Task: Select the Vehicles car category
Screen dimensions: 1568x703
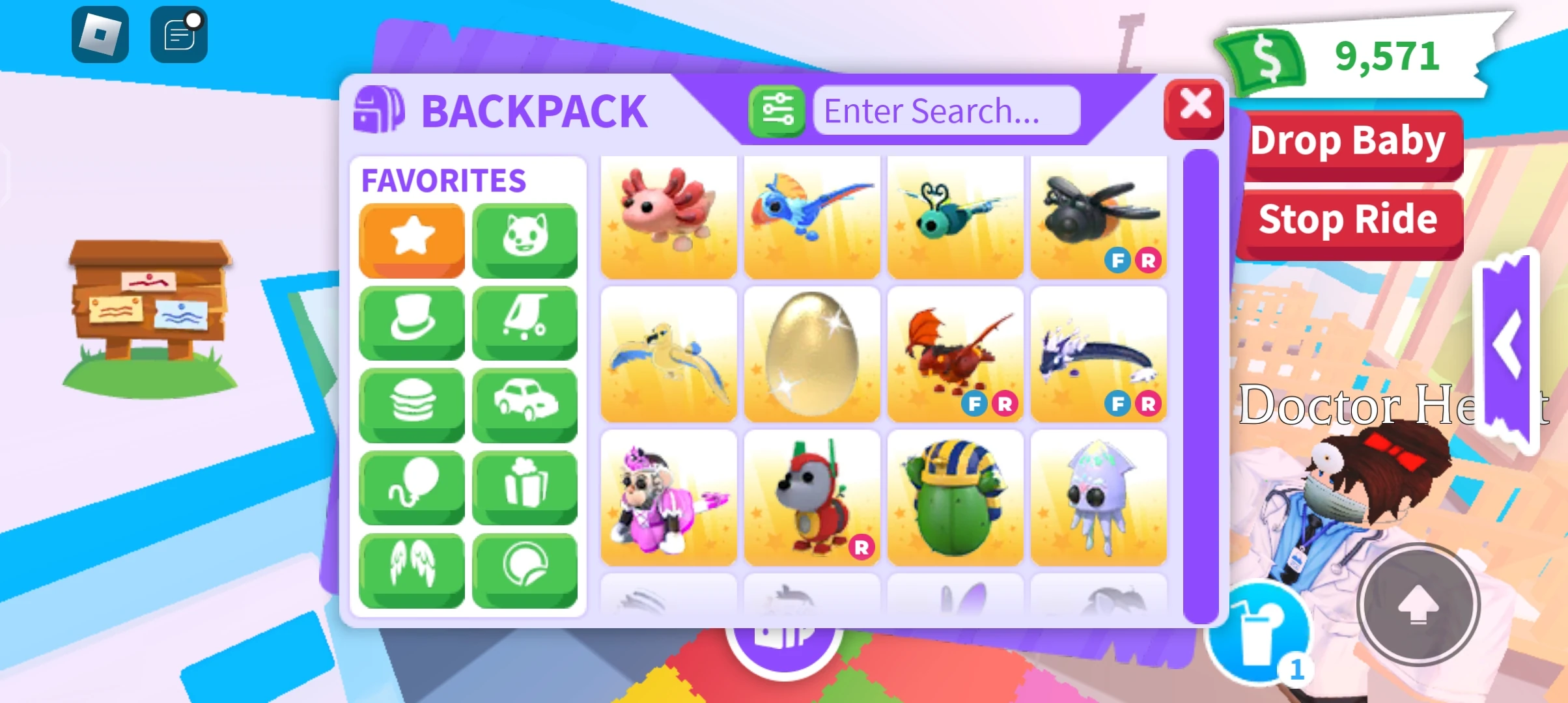Action: (x=525, y=405)
